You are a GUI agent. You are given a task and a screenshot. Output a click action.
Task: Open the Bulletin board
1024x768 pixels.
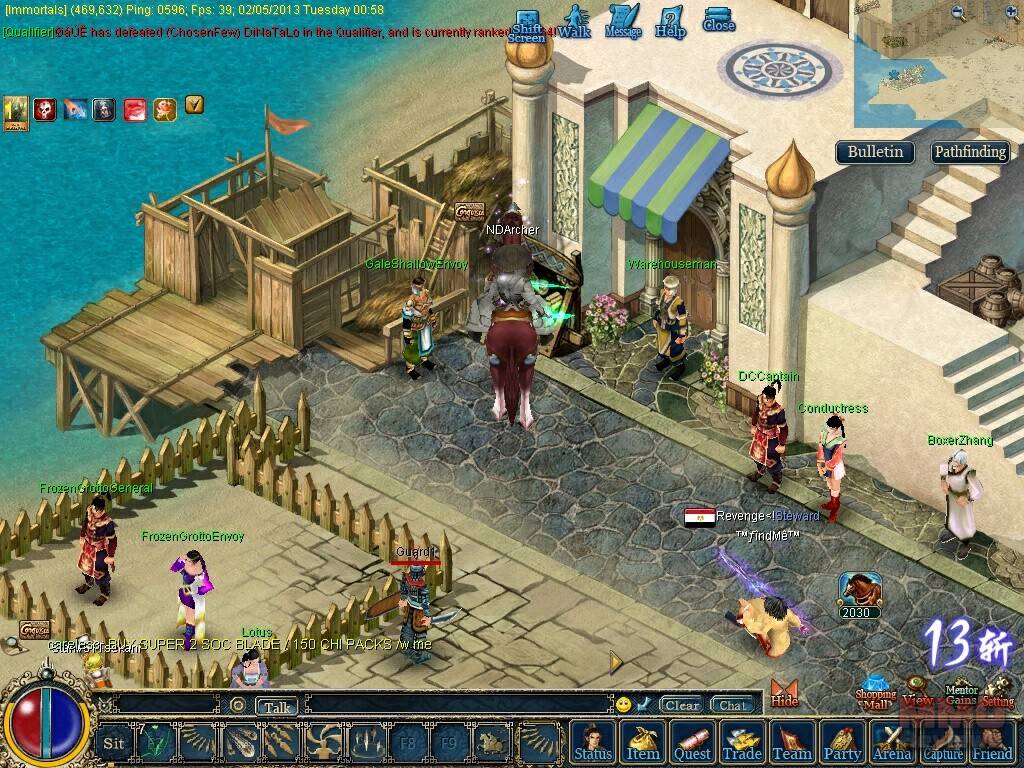[875, 152]
